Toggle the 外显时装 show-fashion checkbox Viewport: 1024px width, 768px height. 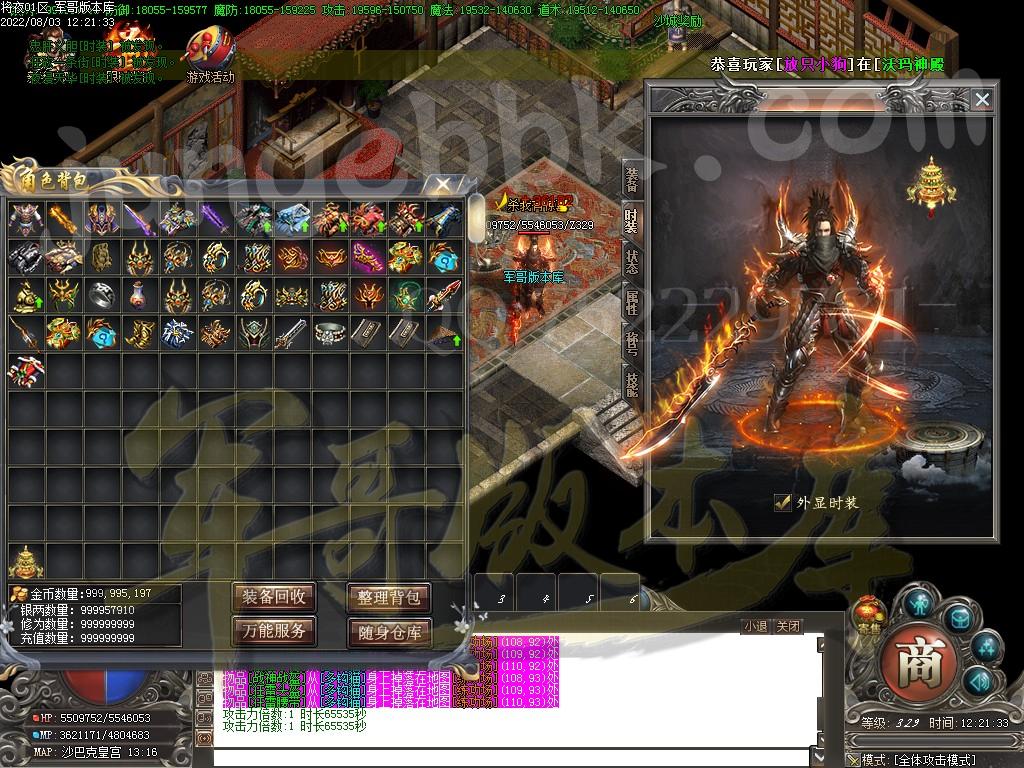tap(783, 503)
